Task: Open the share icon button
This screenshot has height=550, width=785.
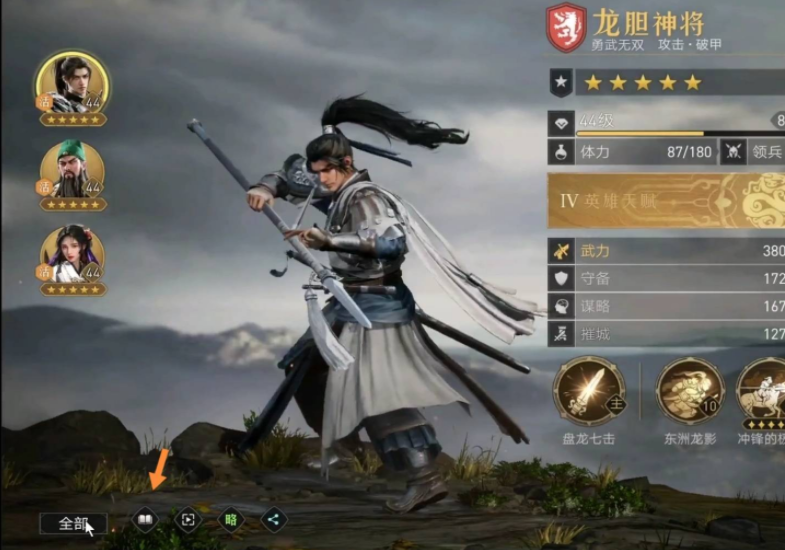Action: (274, 520)
